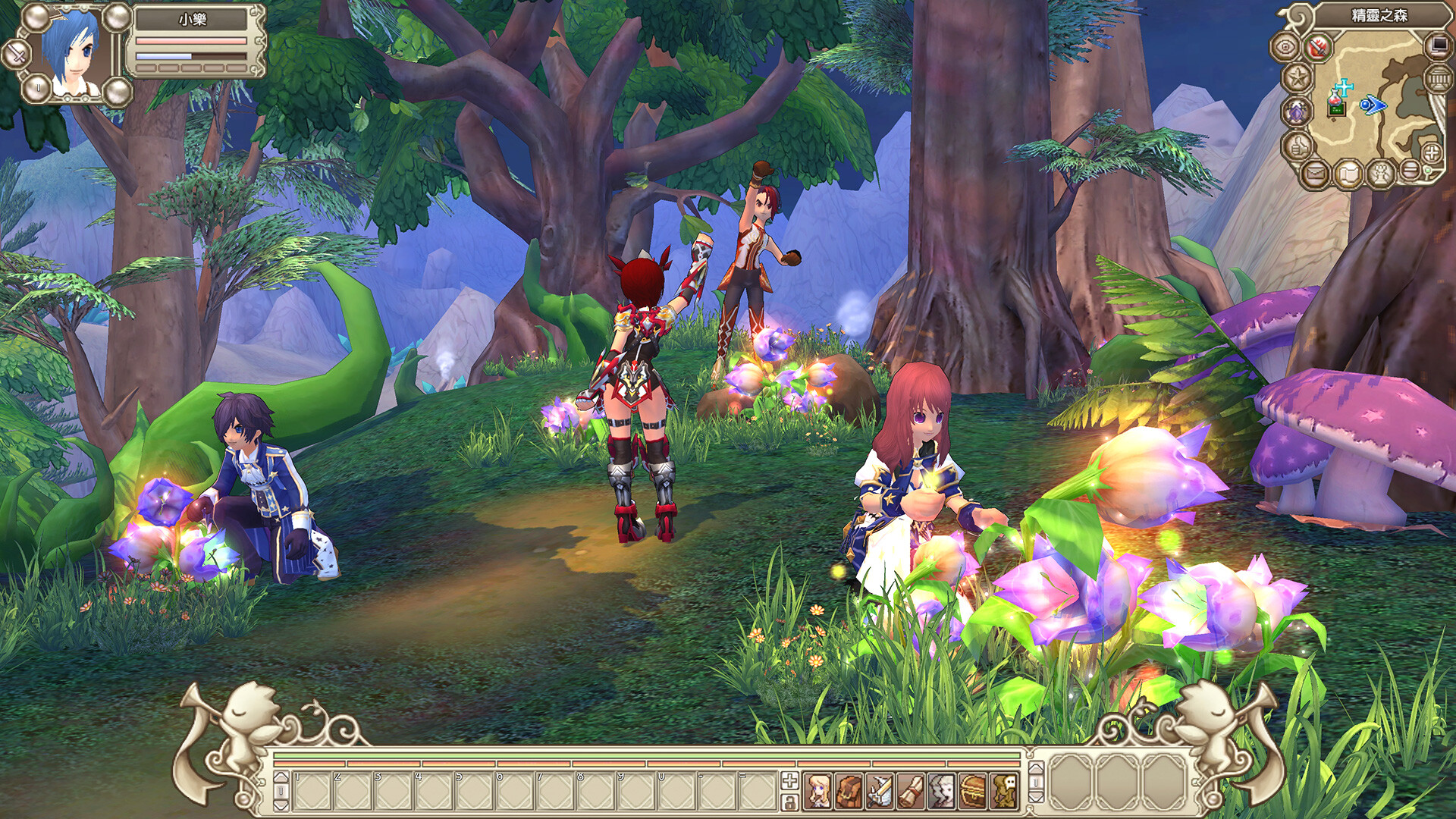Click the thumbs-up icon beside the minimap
Viewport: 1456px width, 819px height.
click(1298, 149)
